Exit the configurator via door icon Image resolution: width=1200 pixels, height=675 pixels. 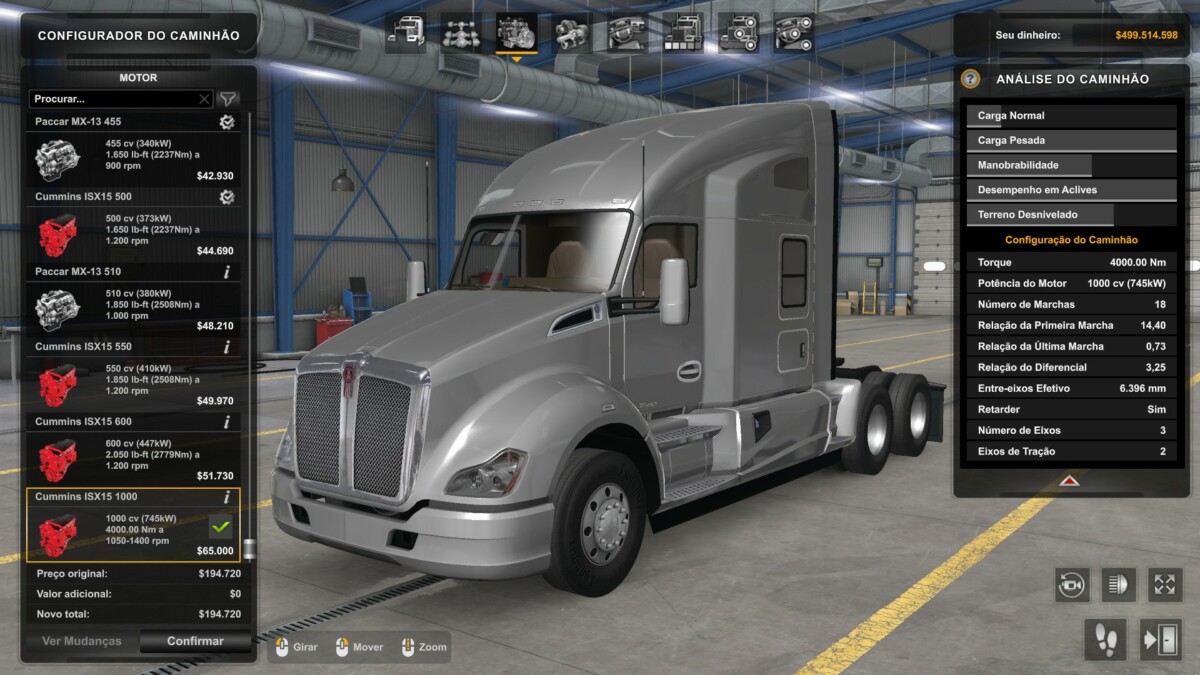(x=1160, y=640)
